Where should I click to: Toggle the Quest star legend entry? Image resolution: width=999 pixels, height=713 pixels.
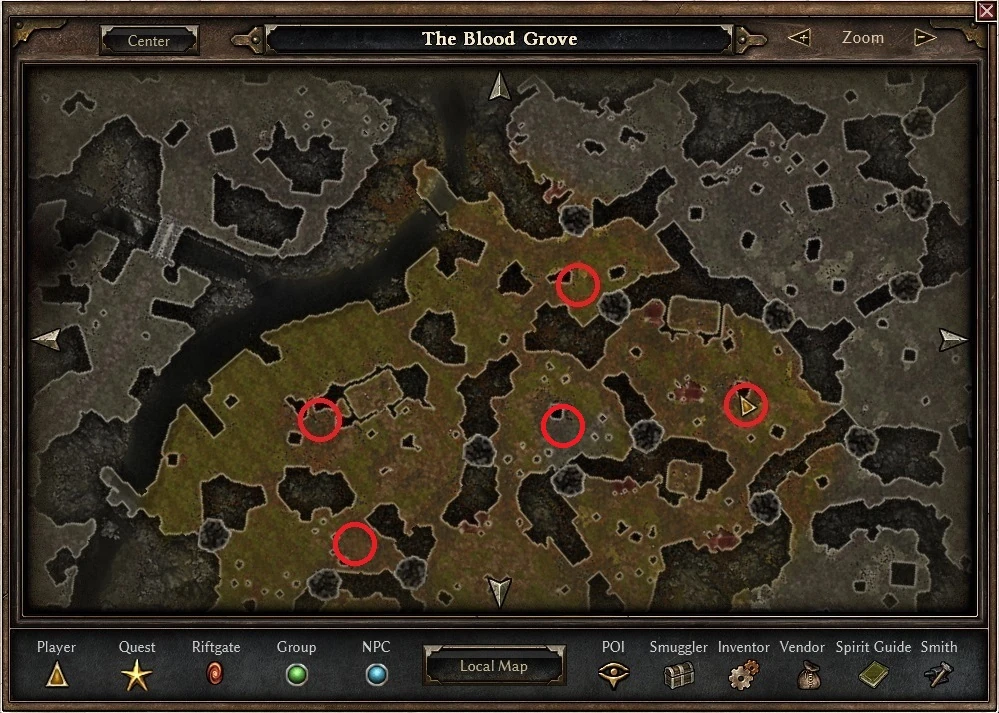pos(137,676)
